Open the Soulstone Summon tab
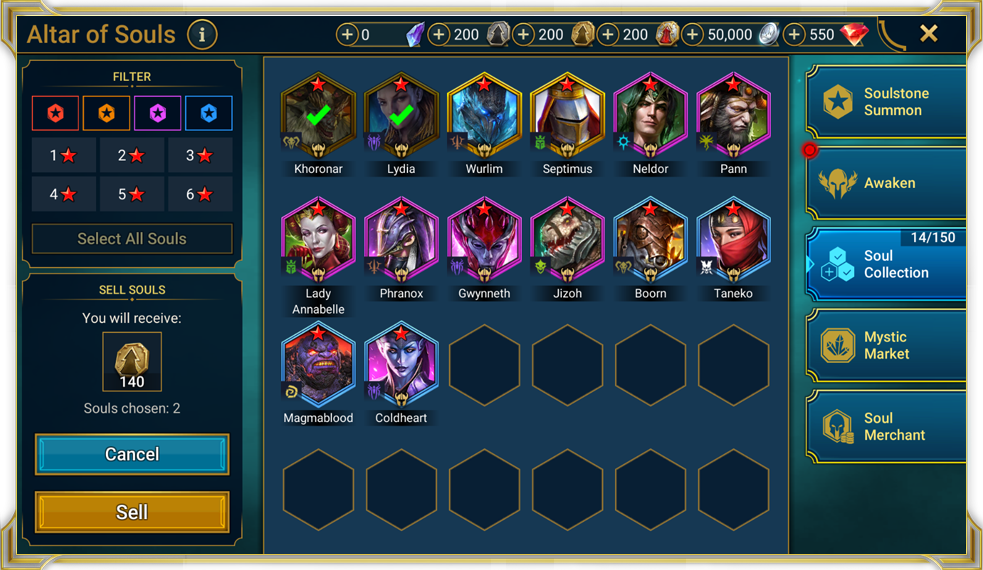Image resolution: width=983 pixels, height=570 pixels. point(886,102)
